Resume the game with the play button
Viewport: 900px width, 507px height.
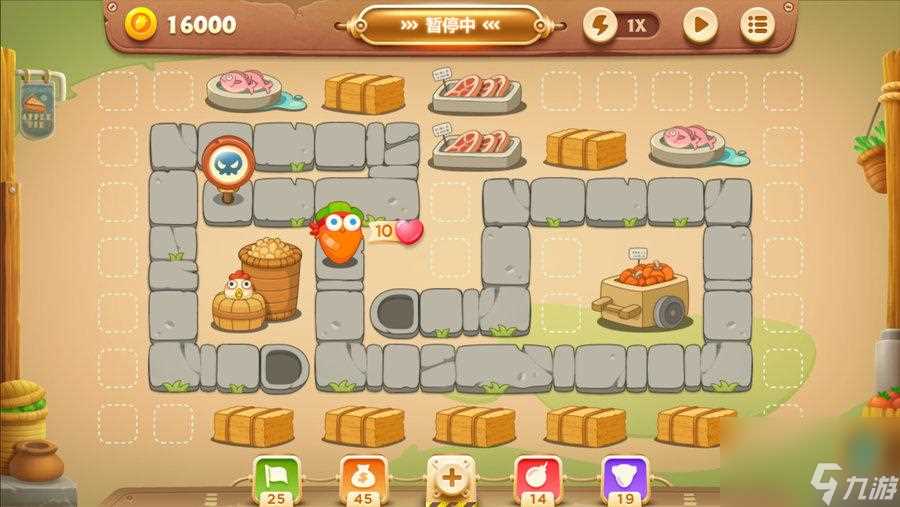coord(700,25)
